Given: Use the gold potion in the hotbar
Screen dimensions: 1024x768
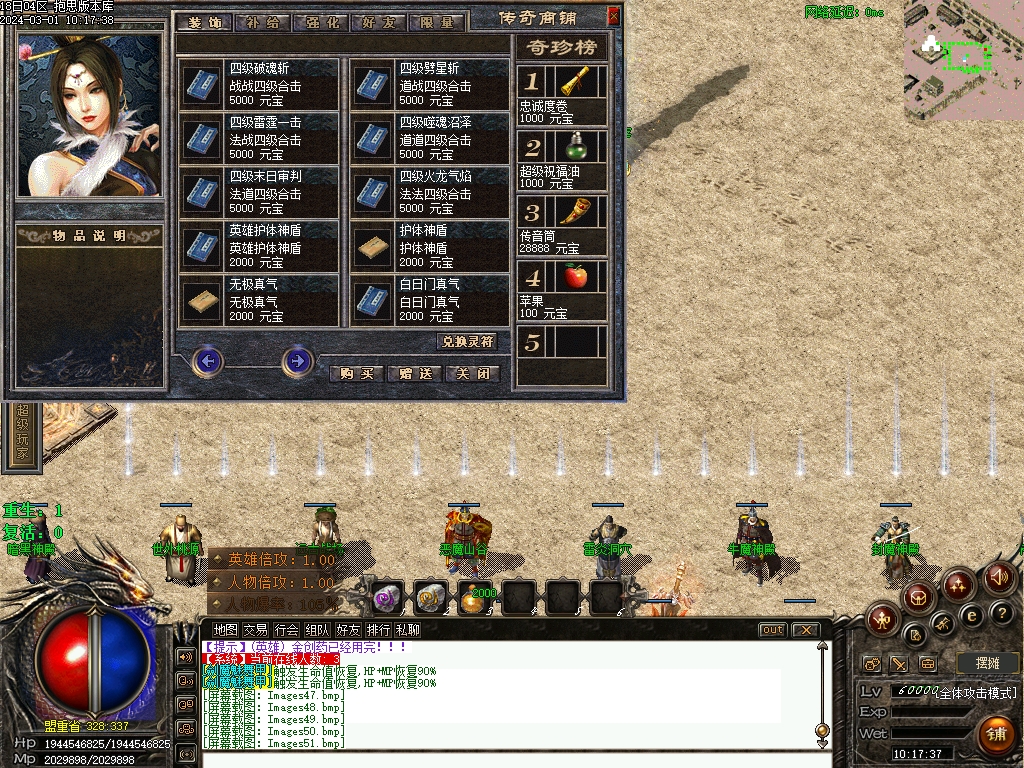Looking at the screenshot, I should coord(471,598).
